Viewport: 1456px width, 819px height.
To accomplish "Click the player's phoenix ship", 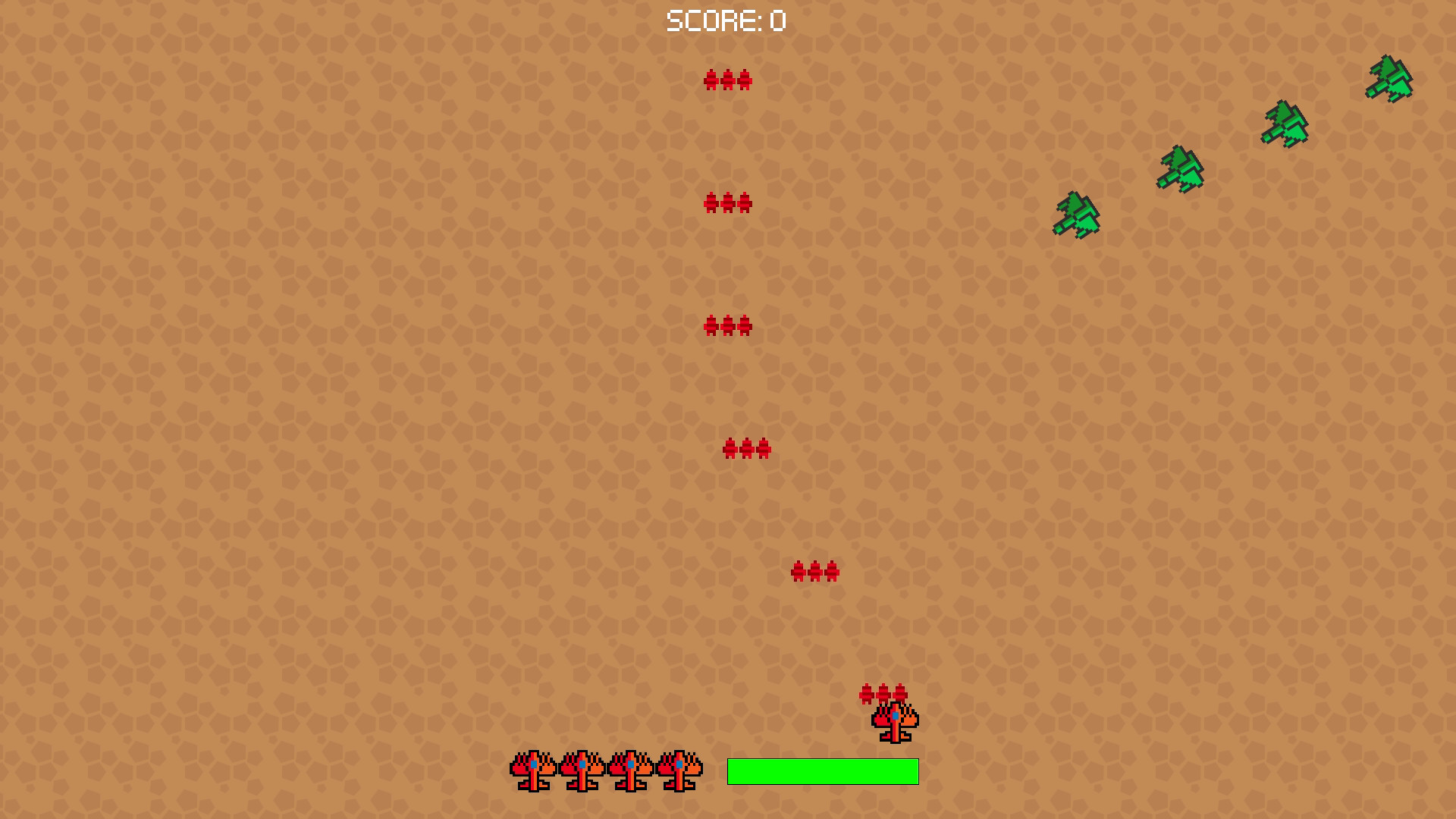I will click(x=895, y=720).
